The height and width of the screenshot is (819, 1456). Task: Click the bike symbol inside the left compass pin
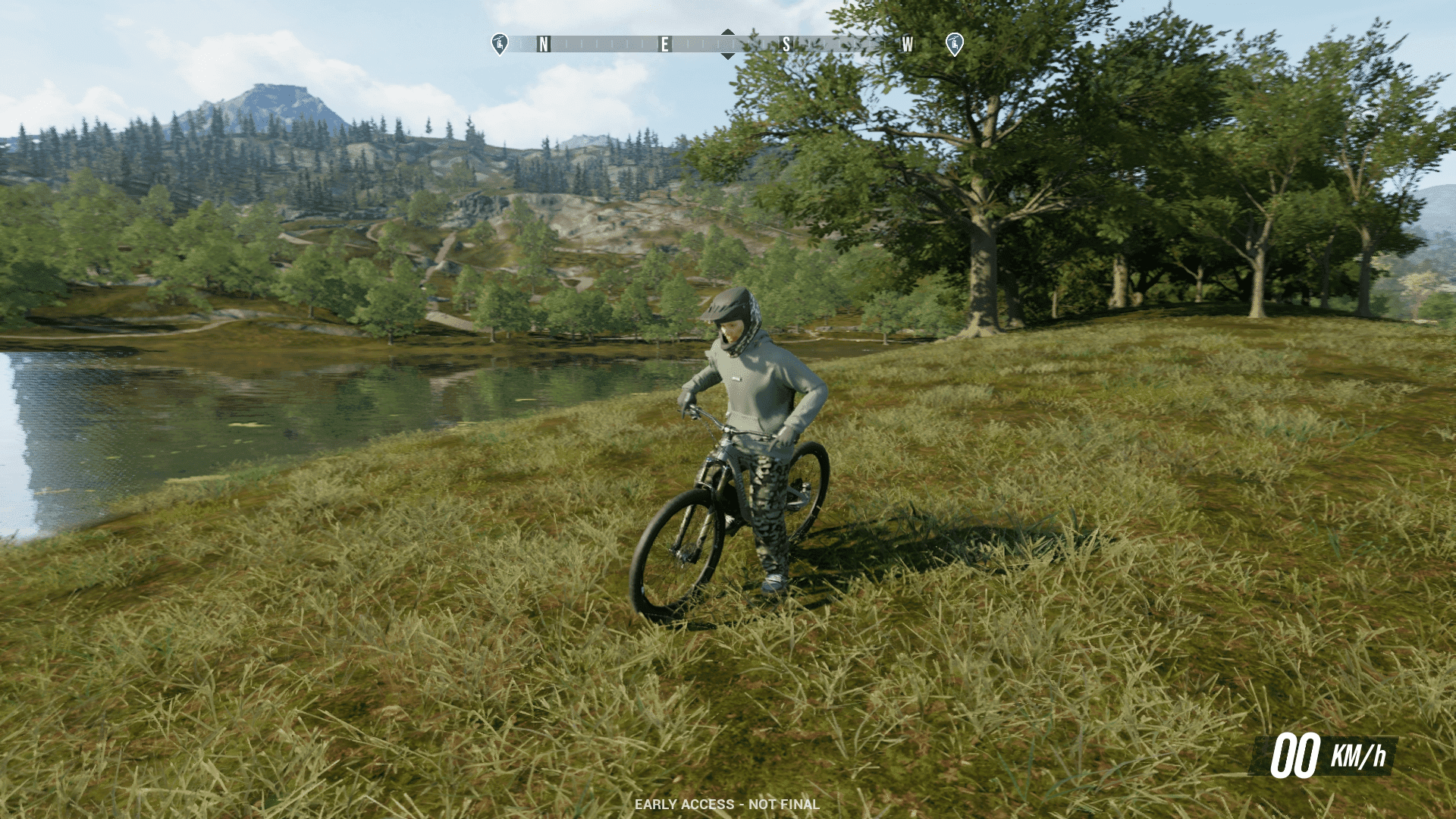pos(500,44)
